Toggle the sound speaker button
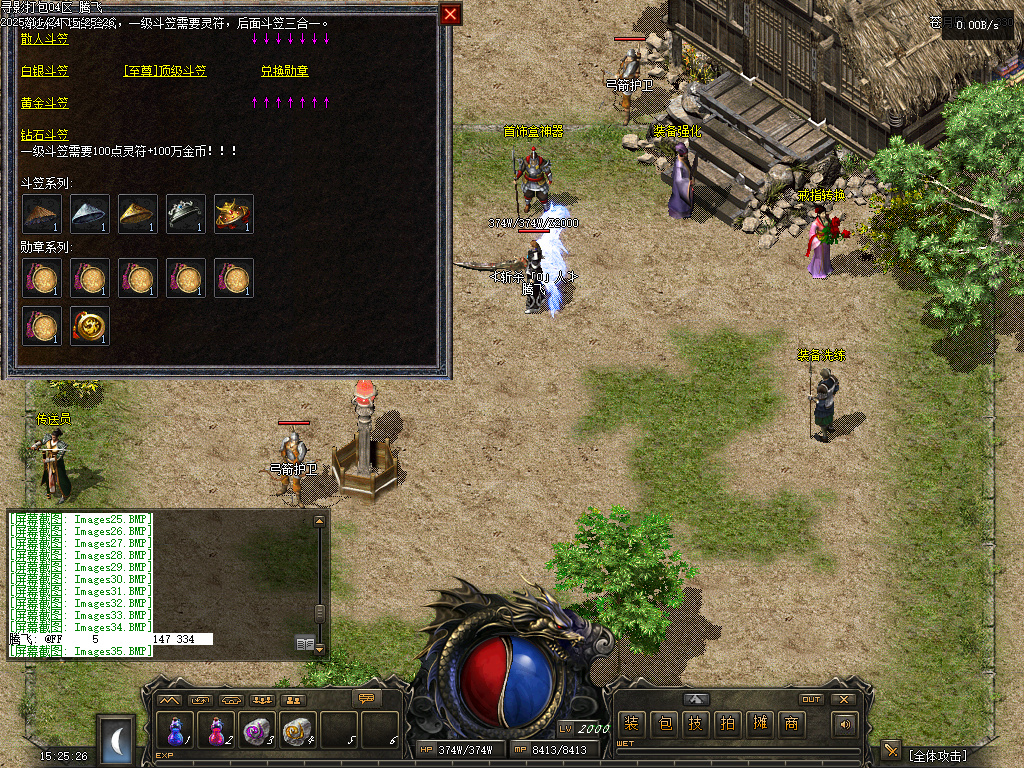 (x=846, y=724)
